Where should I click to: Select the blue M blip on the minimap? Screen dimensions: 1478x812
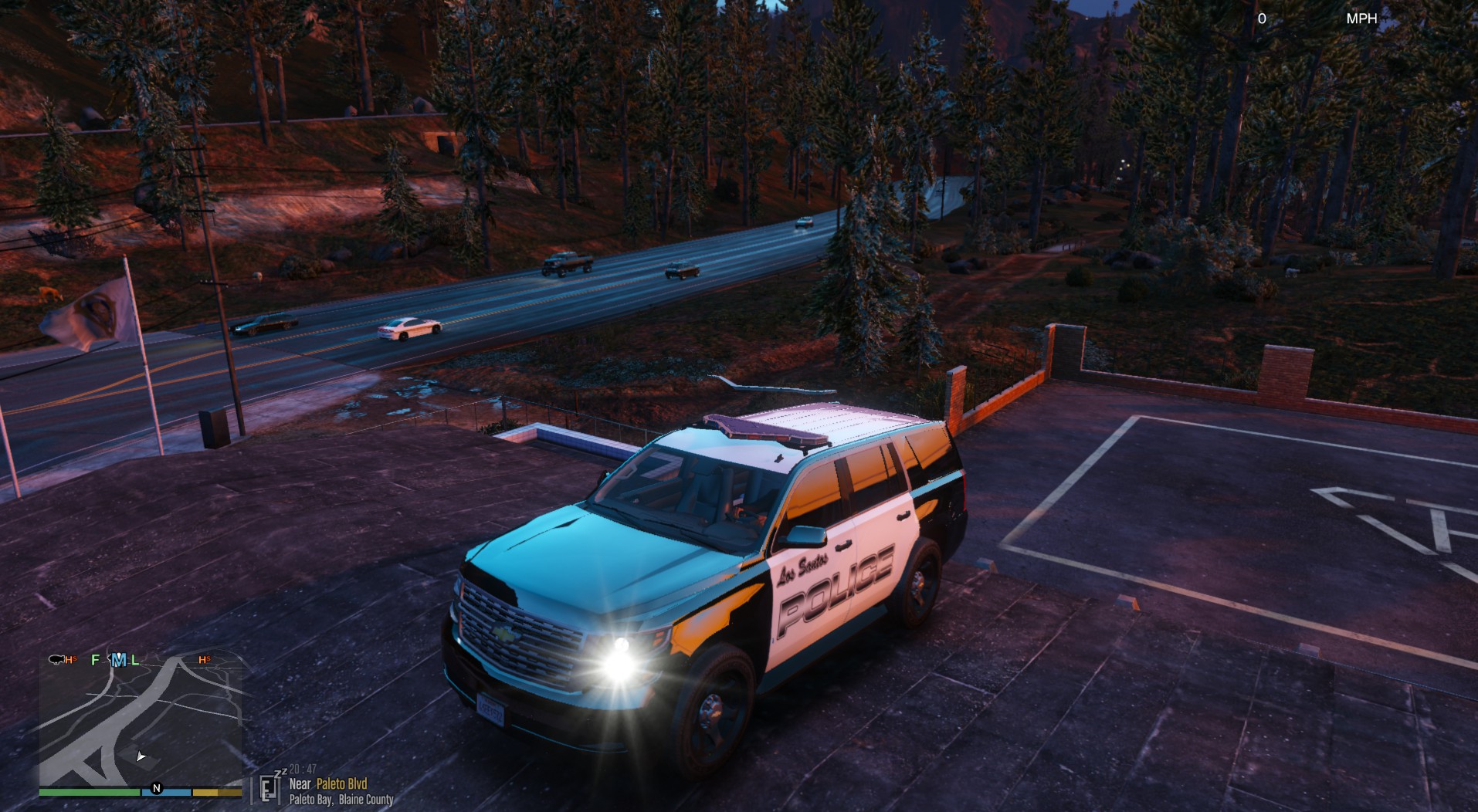point(118,659)
